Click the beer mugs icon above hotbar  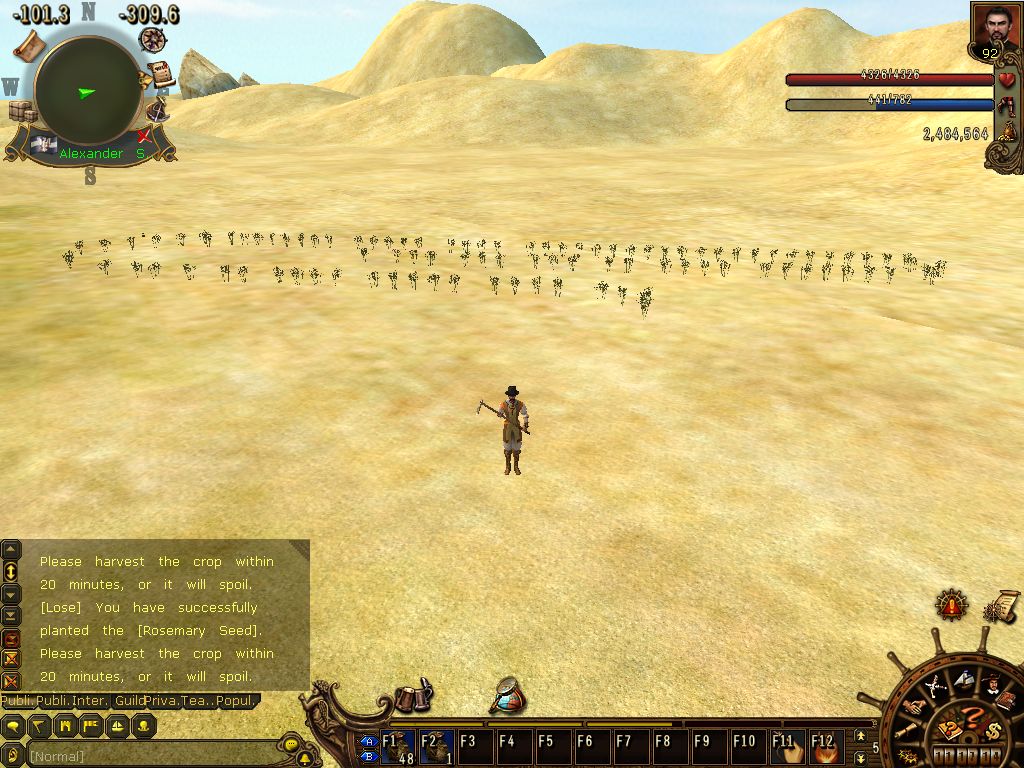click(x=413, y=697)
